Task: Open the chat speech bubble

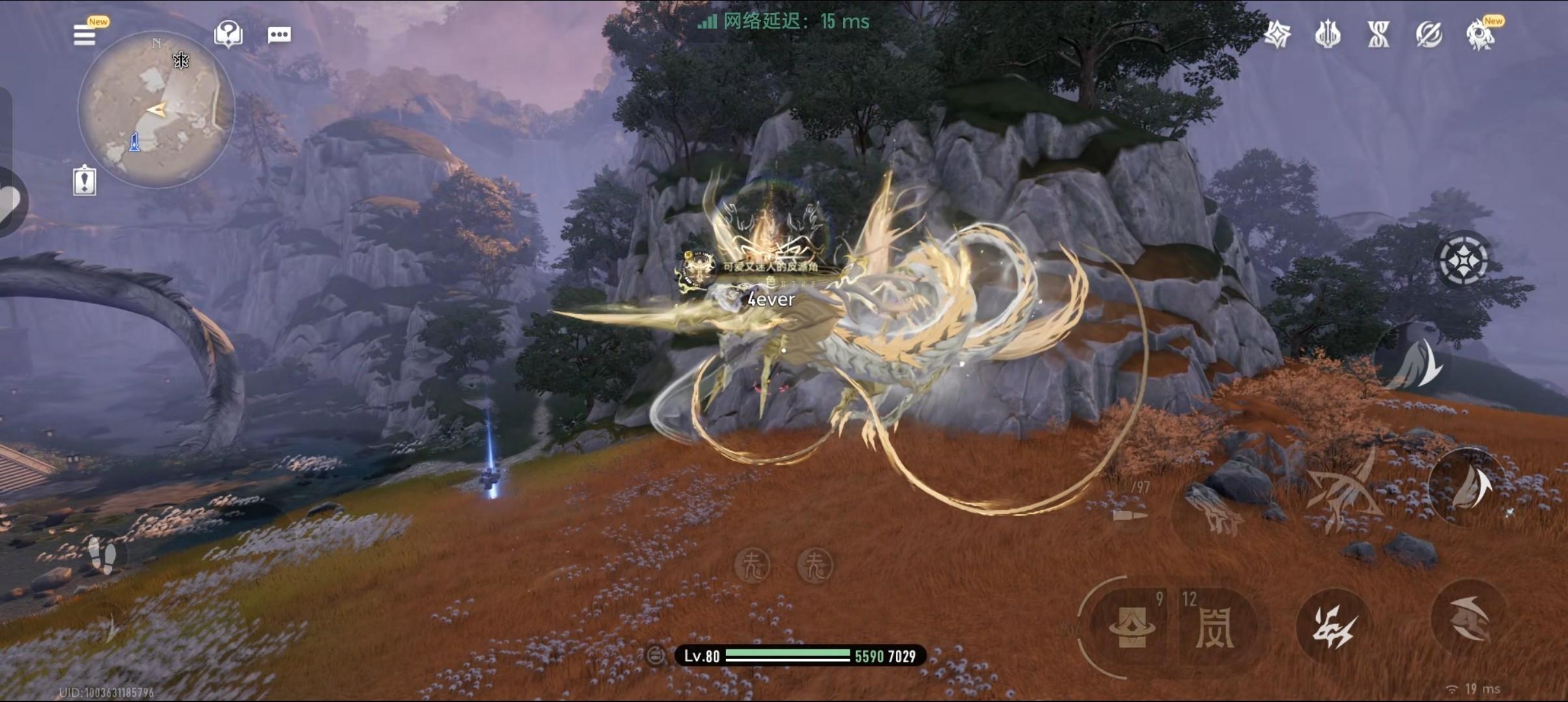Action: [x=279, y=34]
